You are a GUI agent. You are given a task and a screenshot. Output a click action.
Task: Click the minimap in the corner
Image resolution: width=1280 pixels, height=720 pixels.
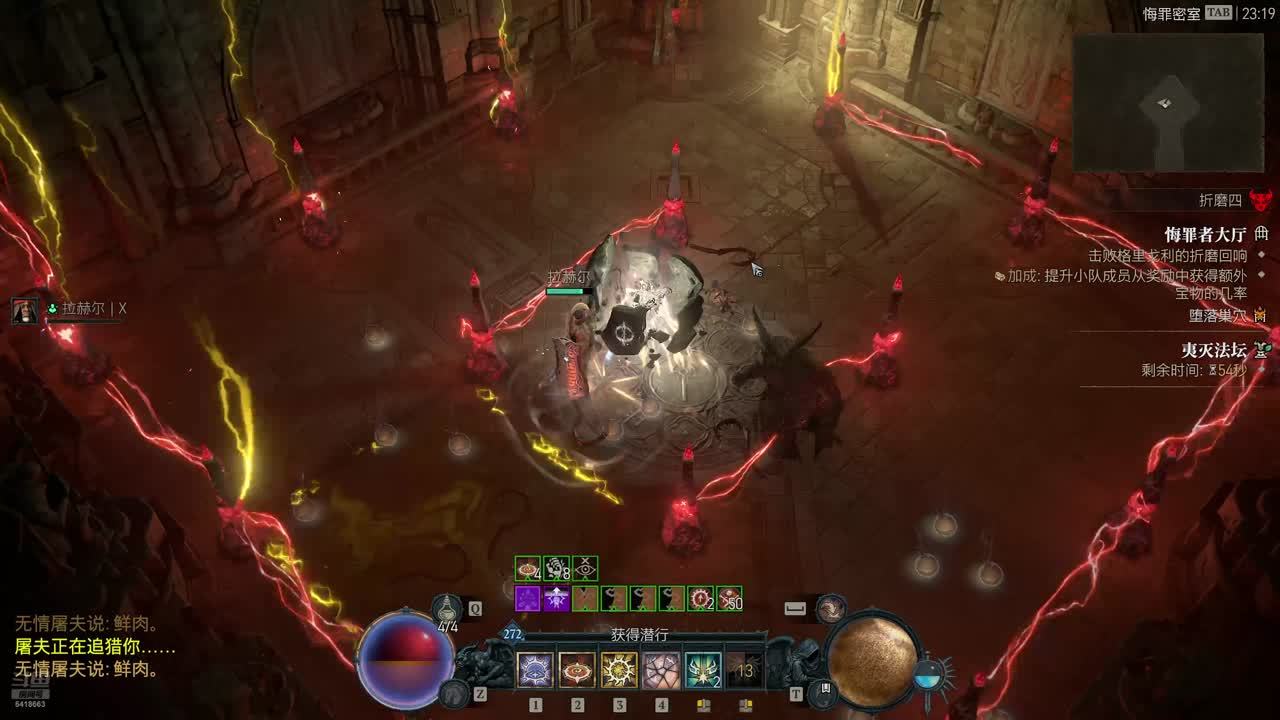point(1170,103)
